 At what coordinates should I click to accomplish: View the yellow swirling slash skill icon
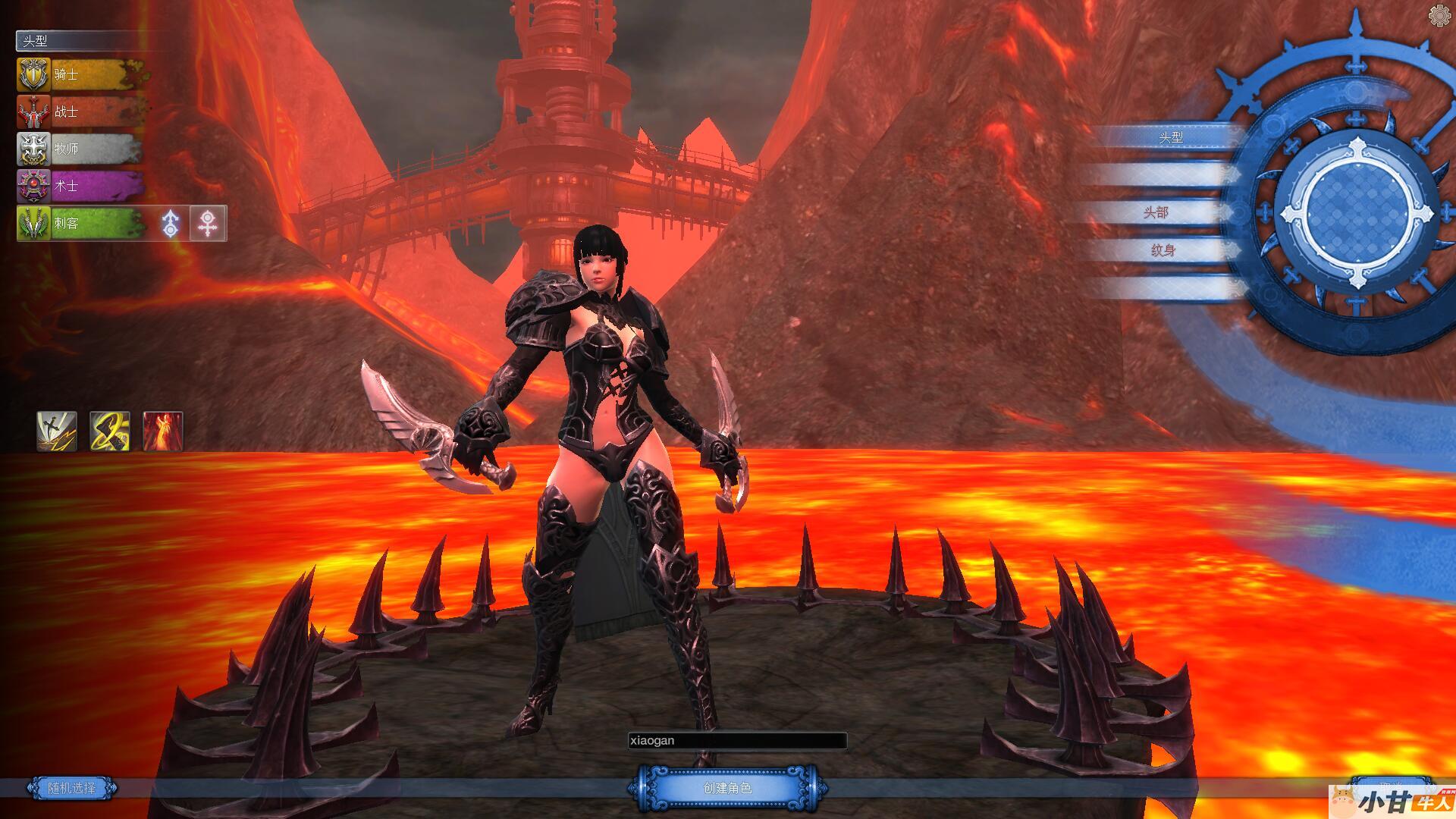110,431
